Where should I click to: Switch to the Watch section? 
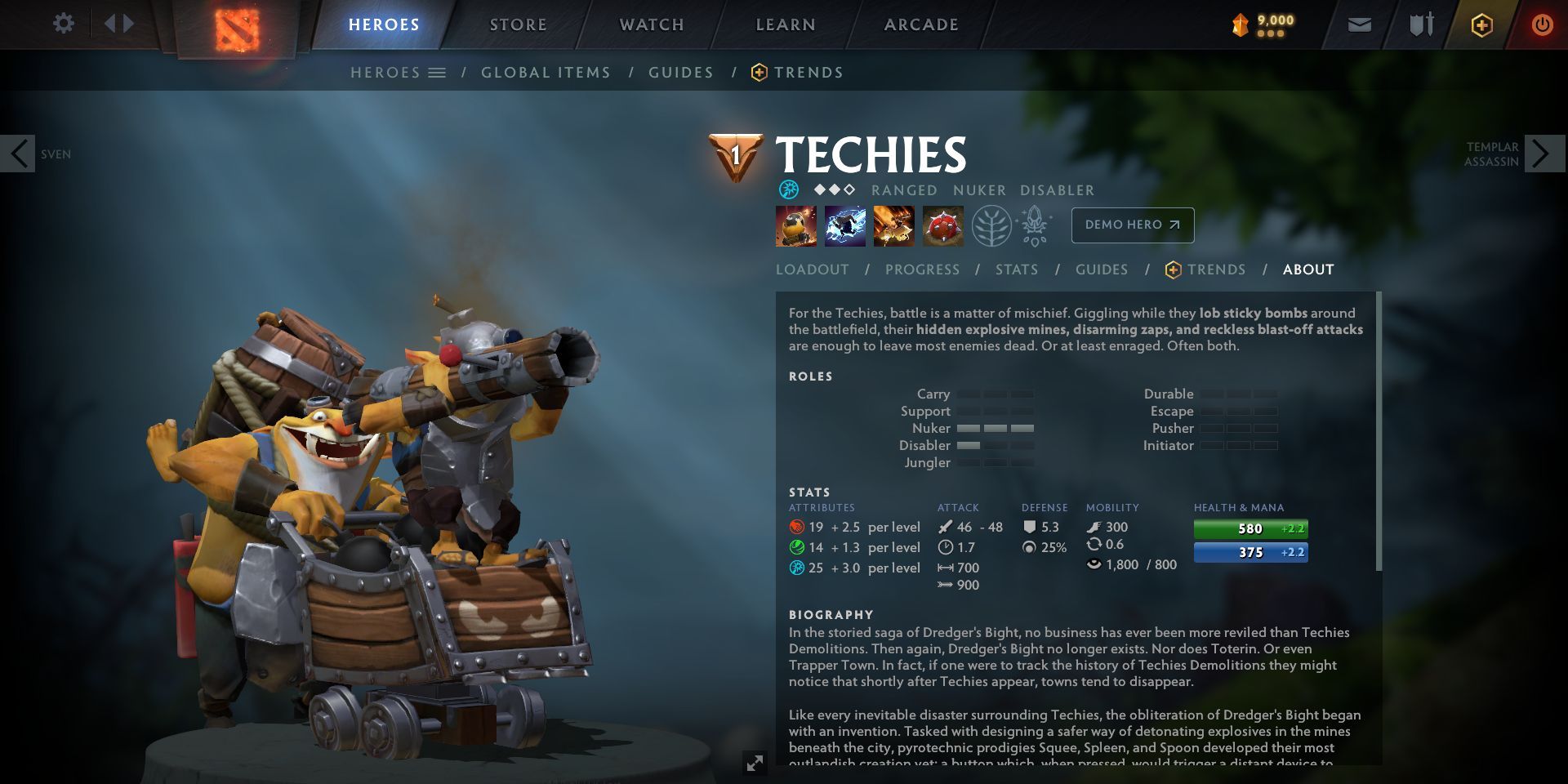click(x=652, y=24)
